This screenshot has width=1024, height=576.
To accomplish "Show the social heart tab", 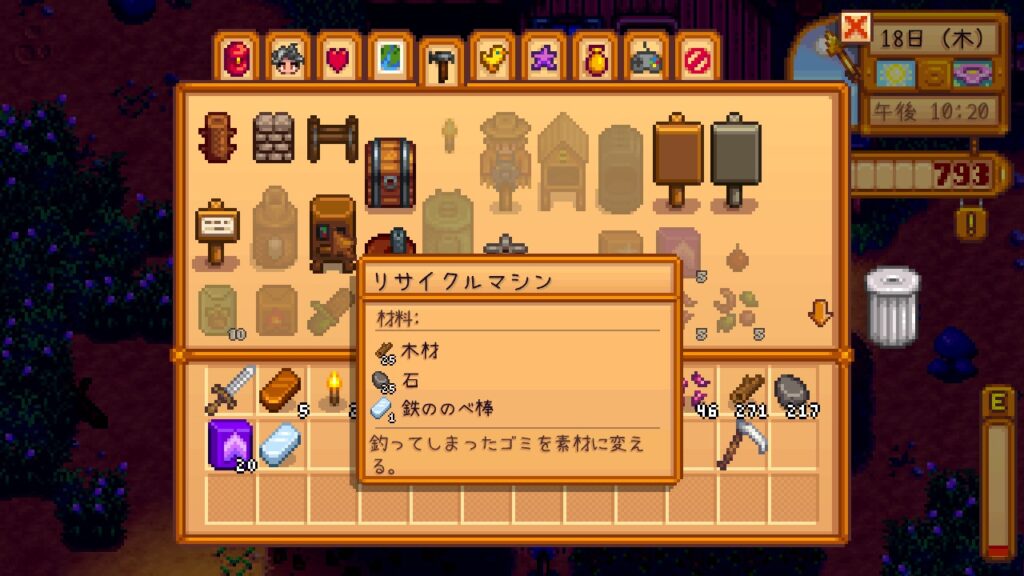I will coord(338,58).
